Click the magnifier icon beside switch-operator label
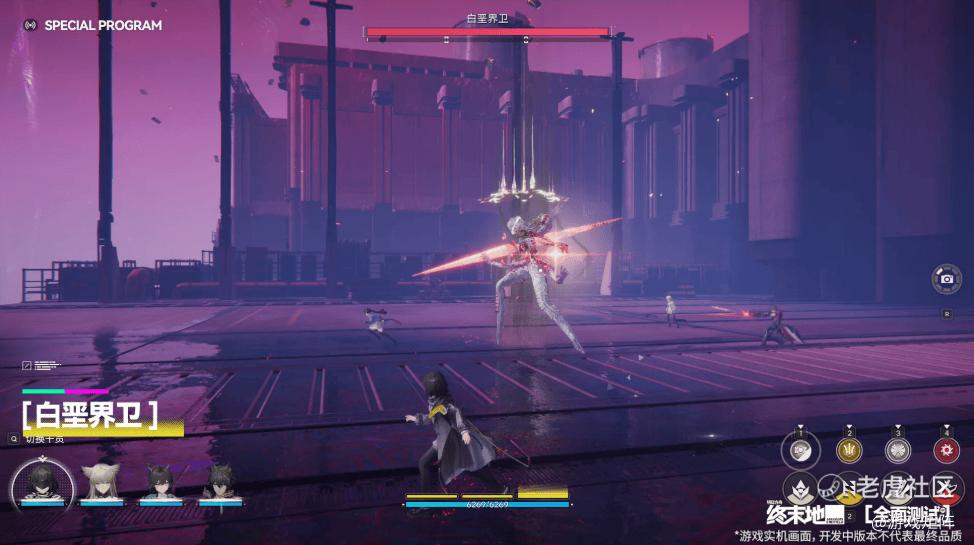The height and width of the screenshot is (545, 974). (13, 438)
